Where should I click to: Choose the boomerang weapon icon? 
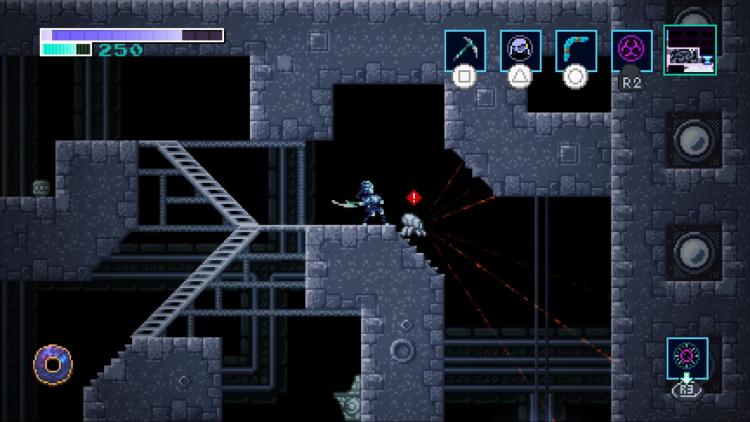tap(576, 50)
